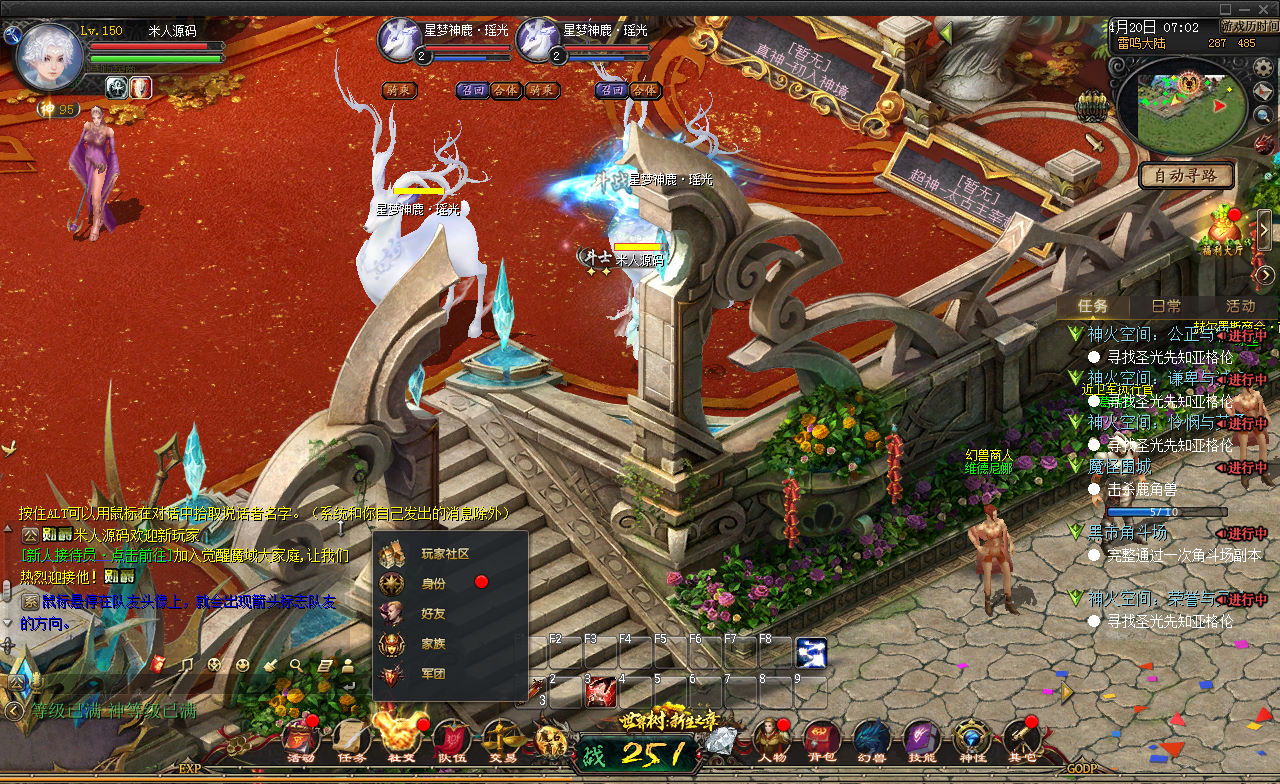The width and height of the screenshot is (1280, 784).
Task: Open the 交易 trade menu
Action: point(500,741)
